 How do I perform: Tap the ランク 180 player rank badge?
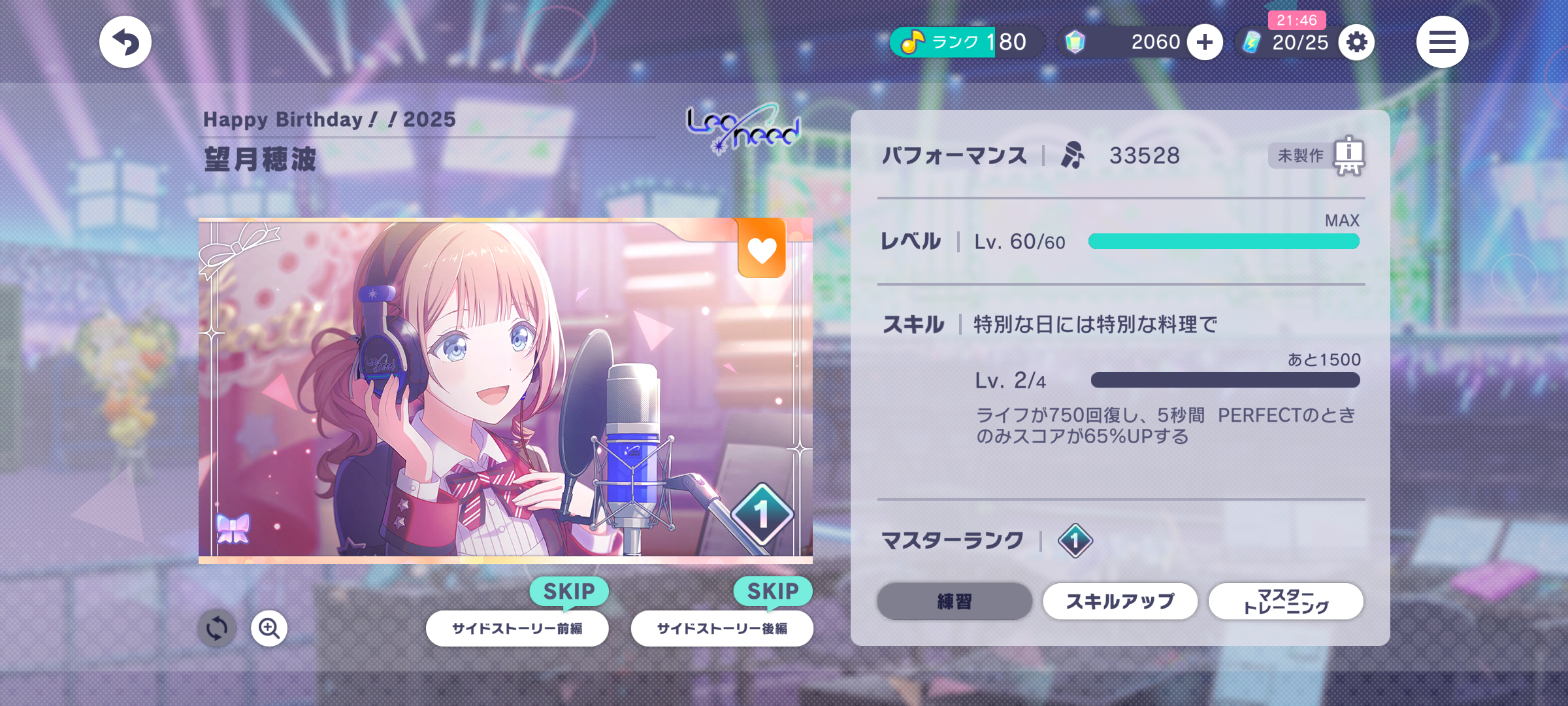click(x=964, y=42)
